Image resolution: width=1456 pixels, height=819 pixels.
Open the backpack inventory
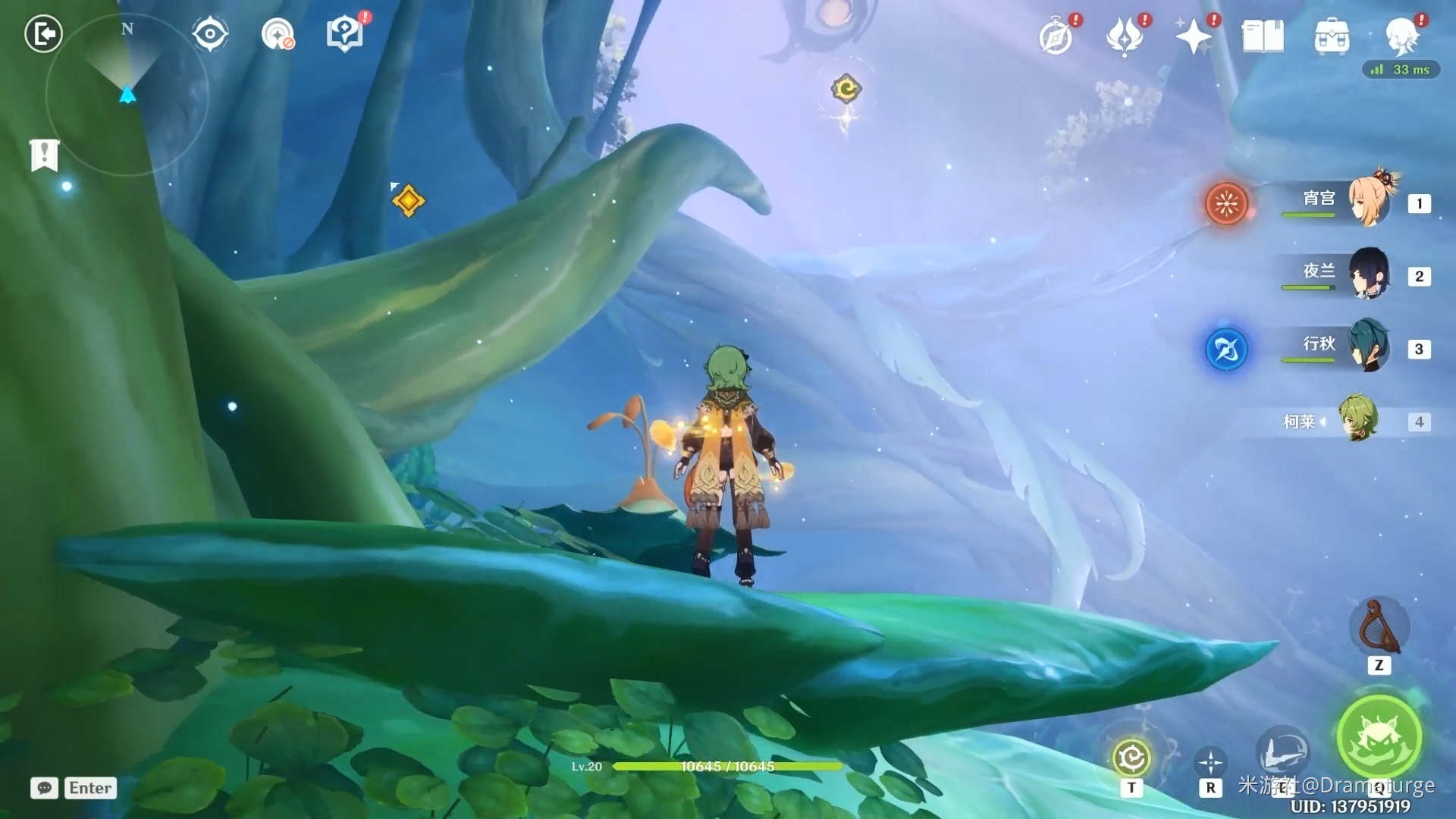[x=1332, y=36]
